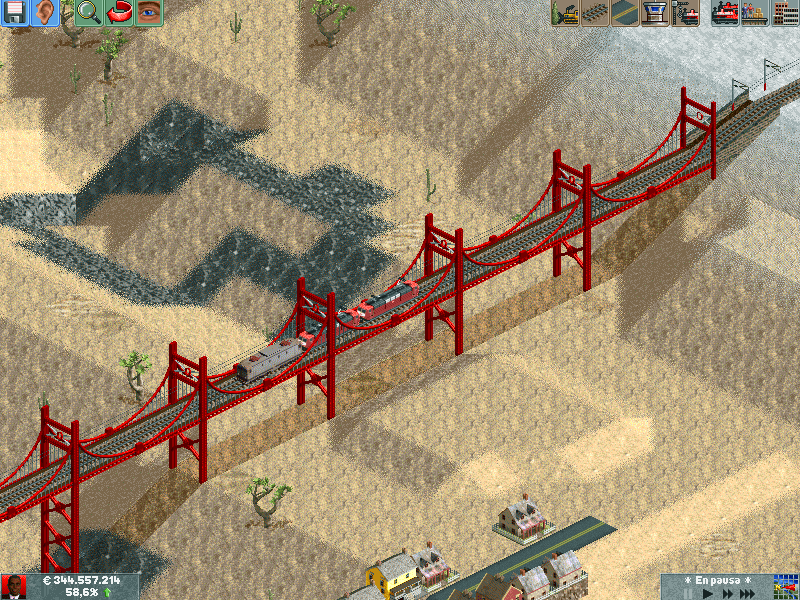Screen dimensions: 800x600
Task: Open company finances from the money display
Action: 80,580
